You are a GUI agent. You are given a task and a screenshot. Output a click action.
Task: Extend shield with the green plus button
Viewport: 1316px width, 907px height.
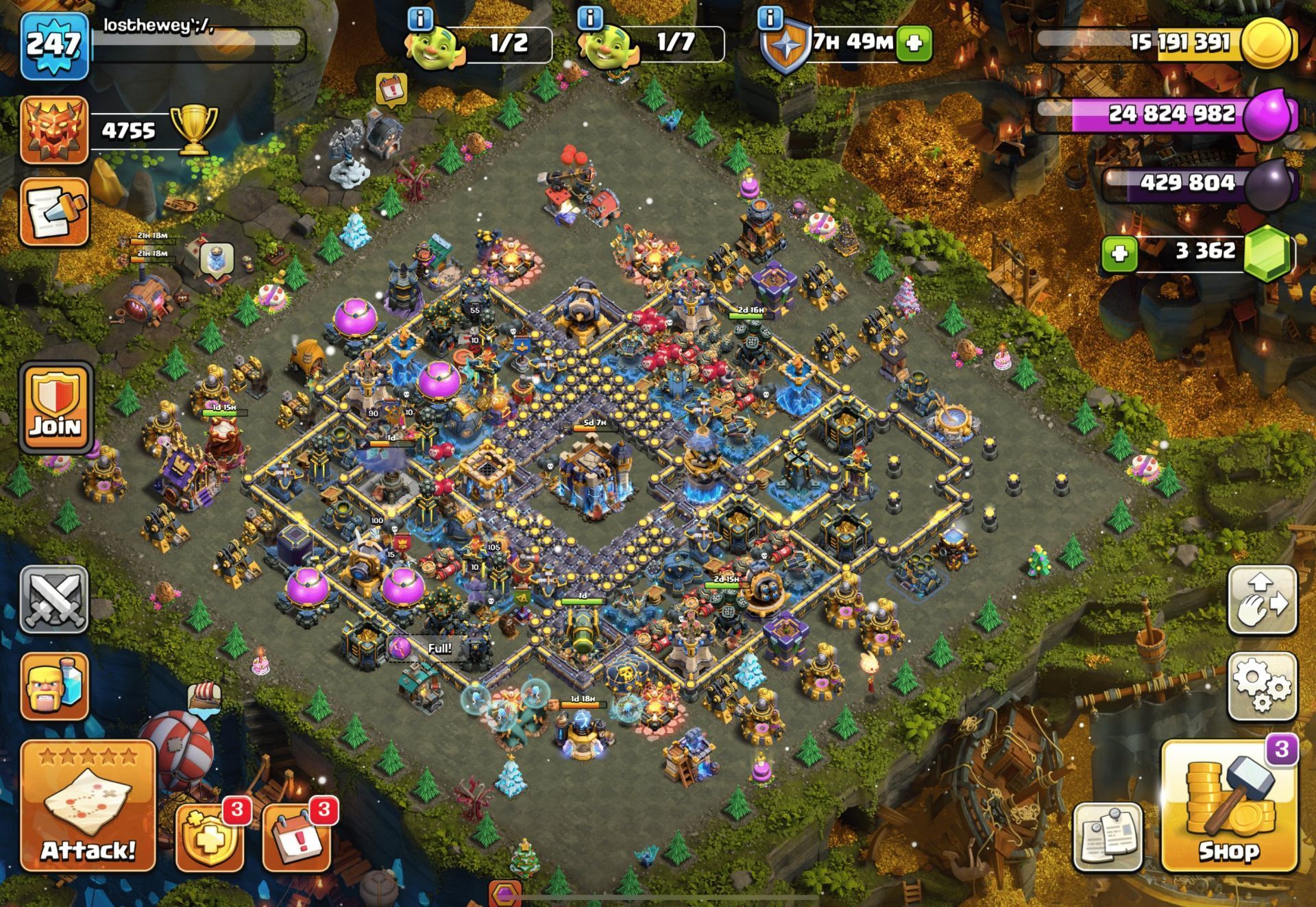tap(914, 44)
